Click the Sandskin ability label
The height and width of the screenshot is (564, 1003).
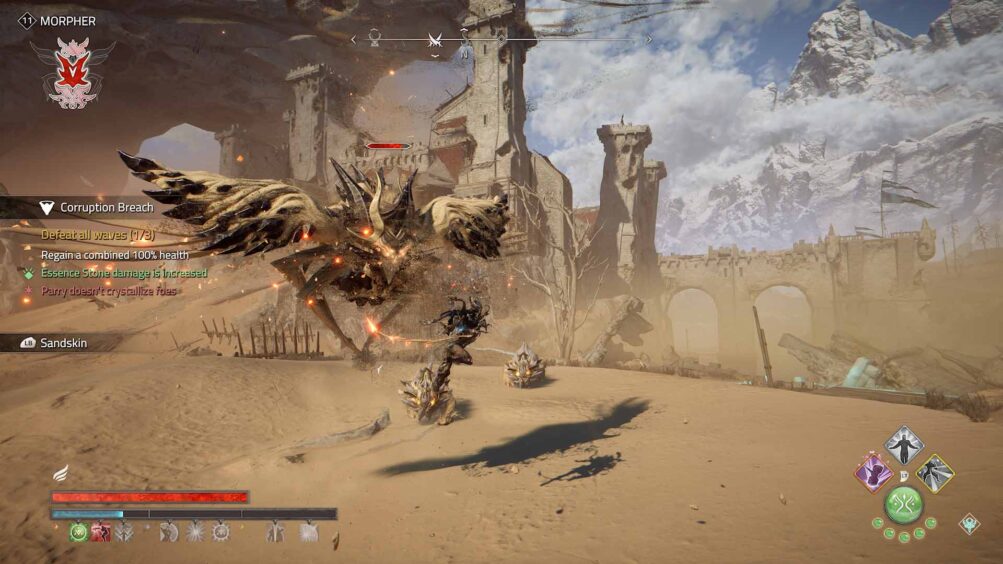click(63, 343)
